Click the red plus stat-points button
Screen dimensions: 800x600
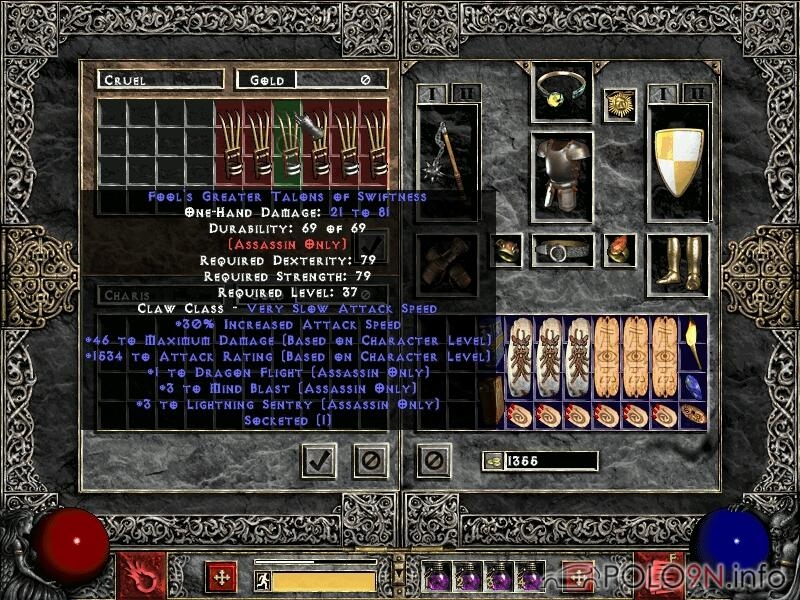point(220,577)
